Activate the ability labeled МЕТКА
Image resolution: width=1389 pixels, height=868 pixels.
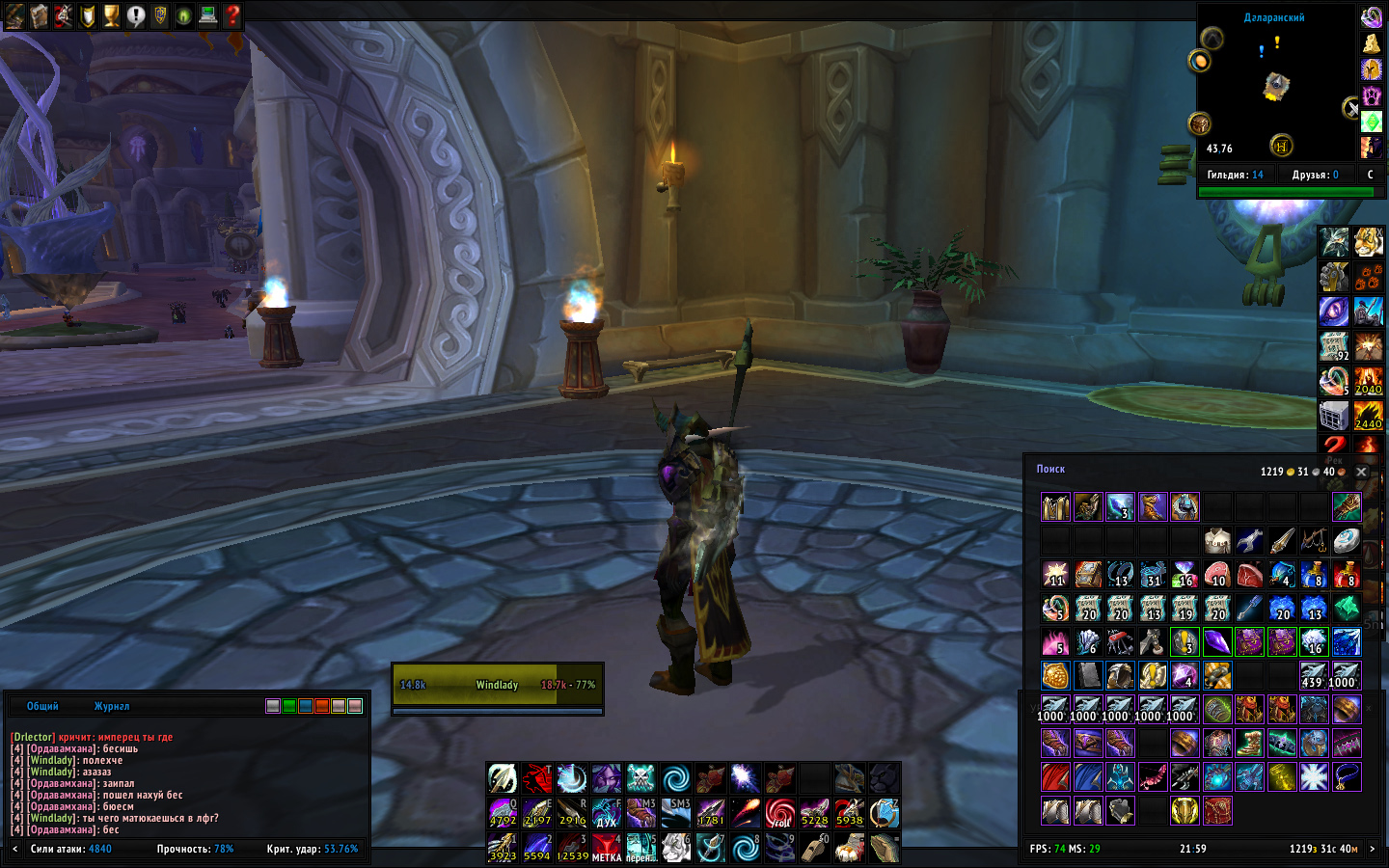click(606, 848)
